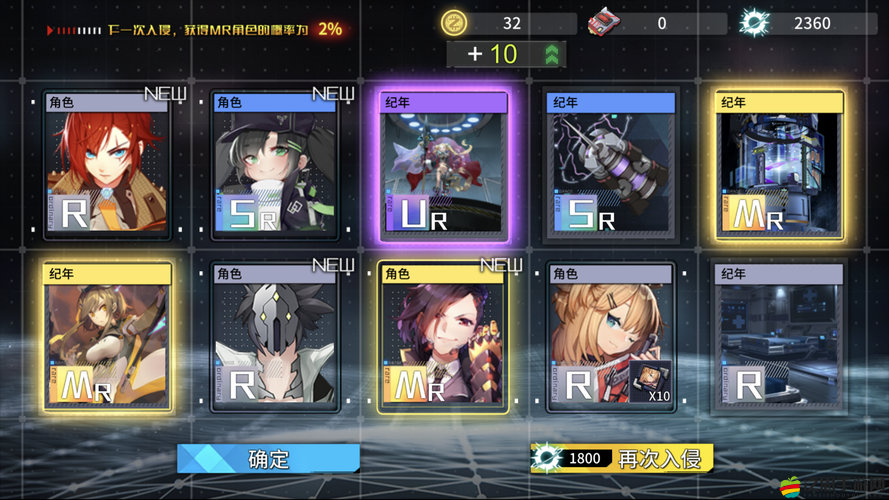Image resolution: width=889 pixels, height=500 pixels.
Task: Click the gold coin currency icon
Action: click(455, 22)
